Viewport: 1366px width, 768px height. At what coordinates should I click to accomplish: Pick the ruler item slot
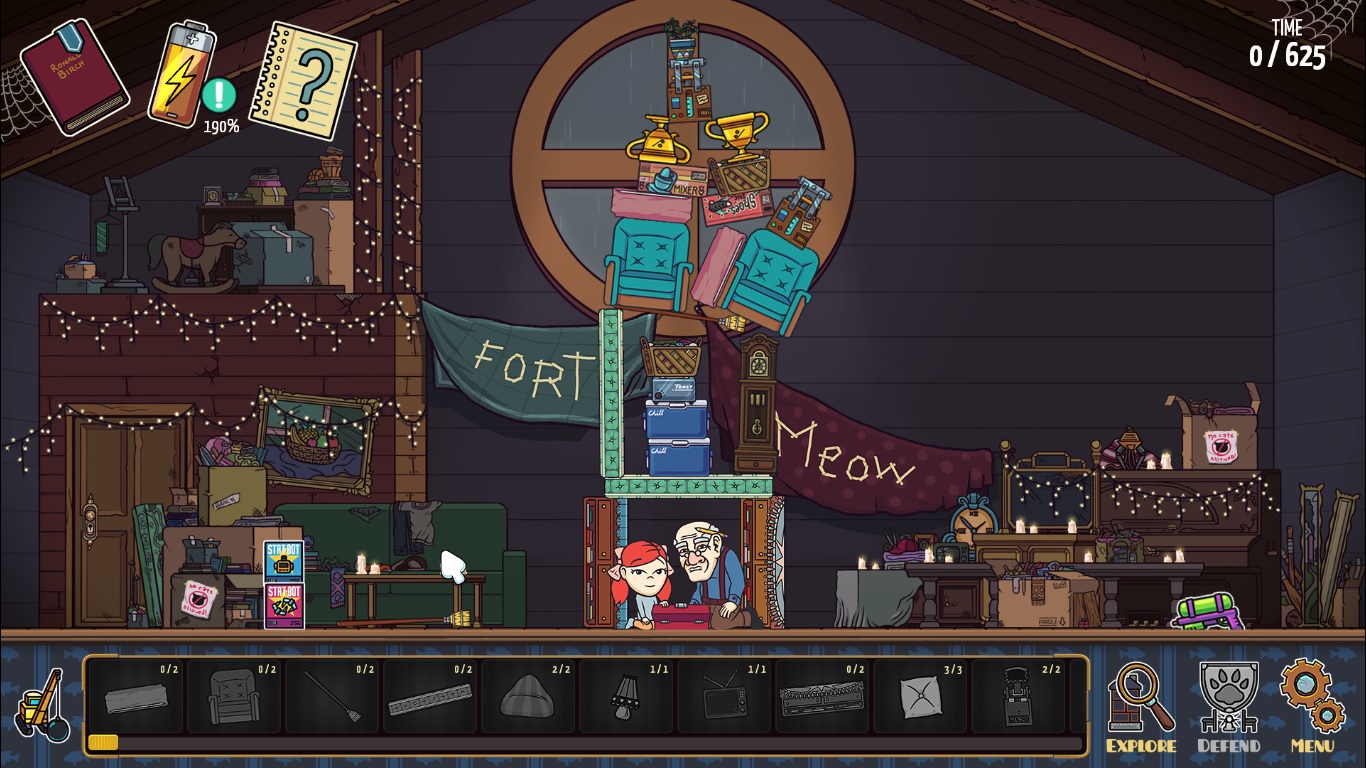[x=430, y=695]
